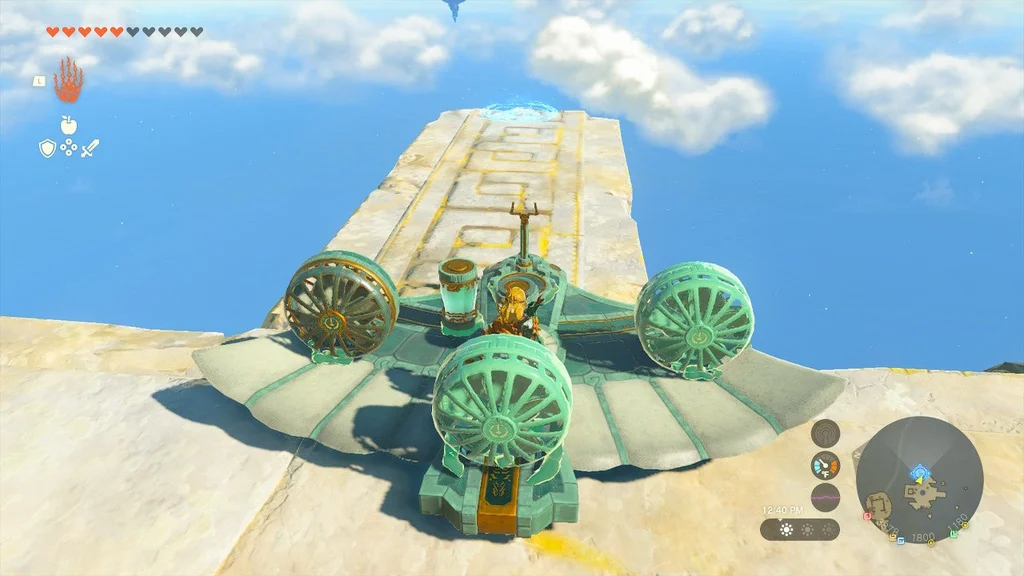Image resolution: width=1024 pixels, height=576 pixels.
Task: Open the sensor signal icon above the thermometer
Action: point(825,434)
